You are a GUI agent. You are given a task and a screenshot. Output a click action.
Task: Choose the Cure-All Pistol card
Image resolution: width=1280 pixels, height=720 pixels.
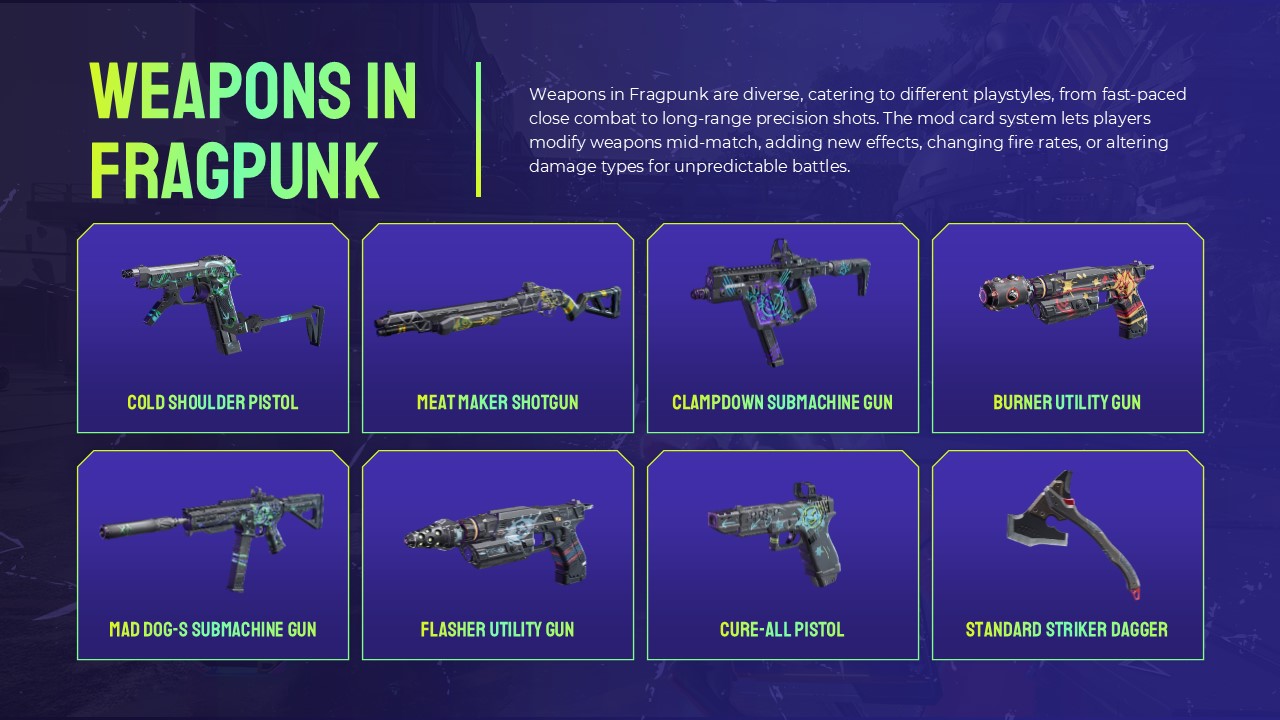tap(783, 555)
